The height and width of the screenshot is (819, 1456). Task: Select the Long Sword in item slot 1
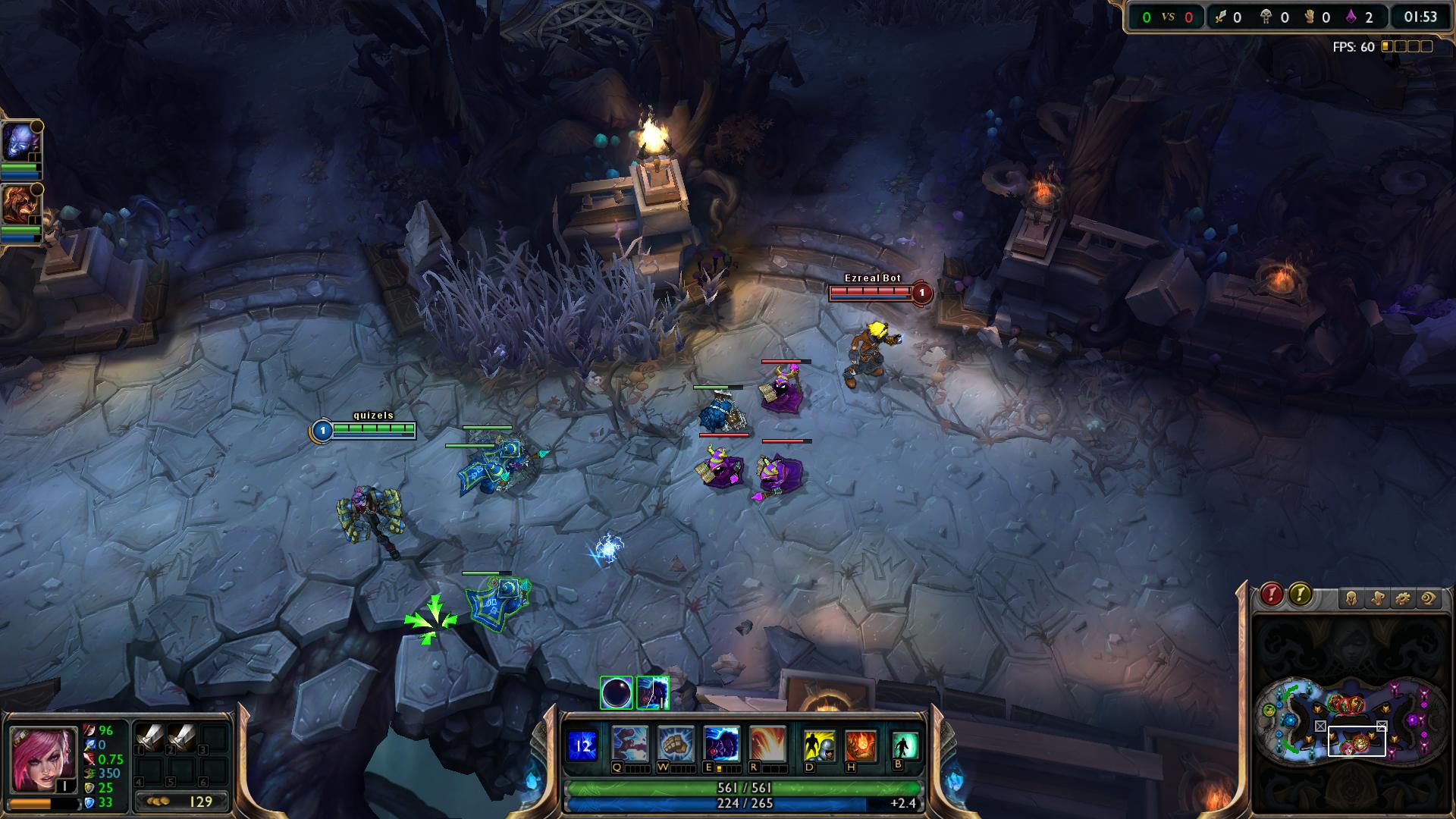pos(149,738)
